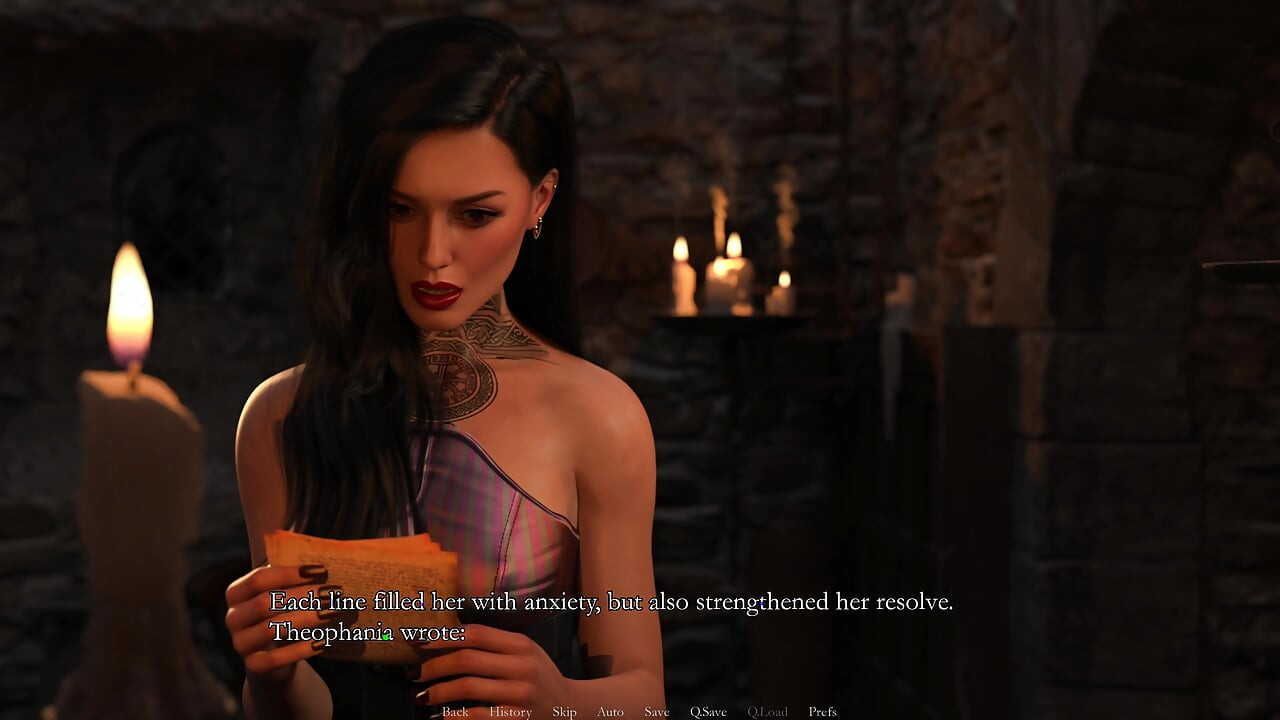Open Prefs settings menu

tap(822, 712)
